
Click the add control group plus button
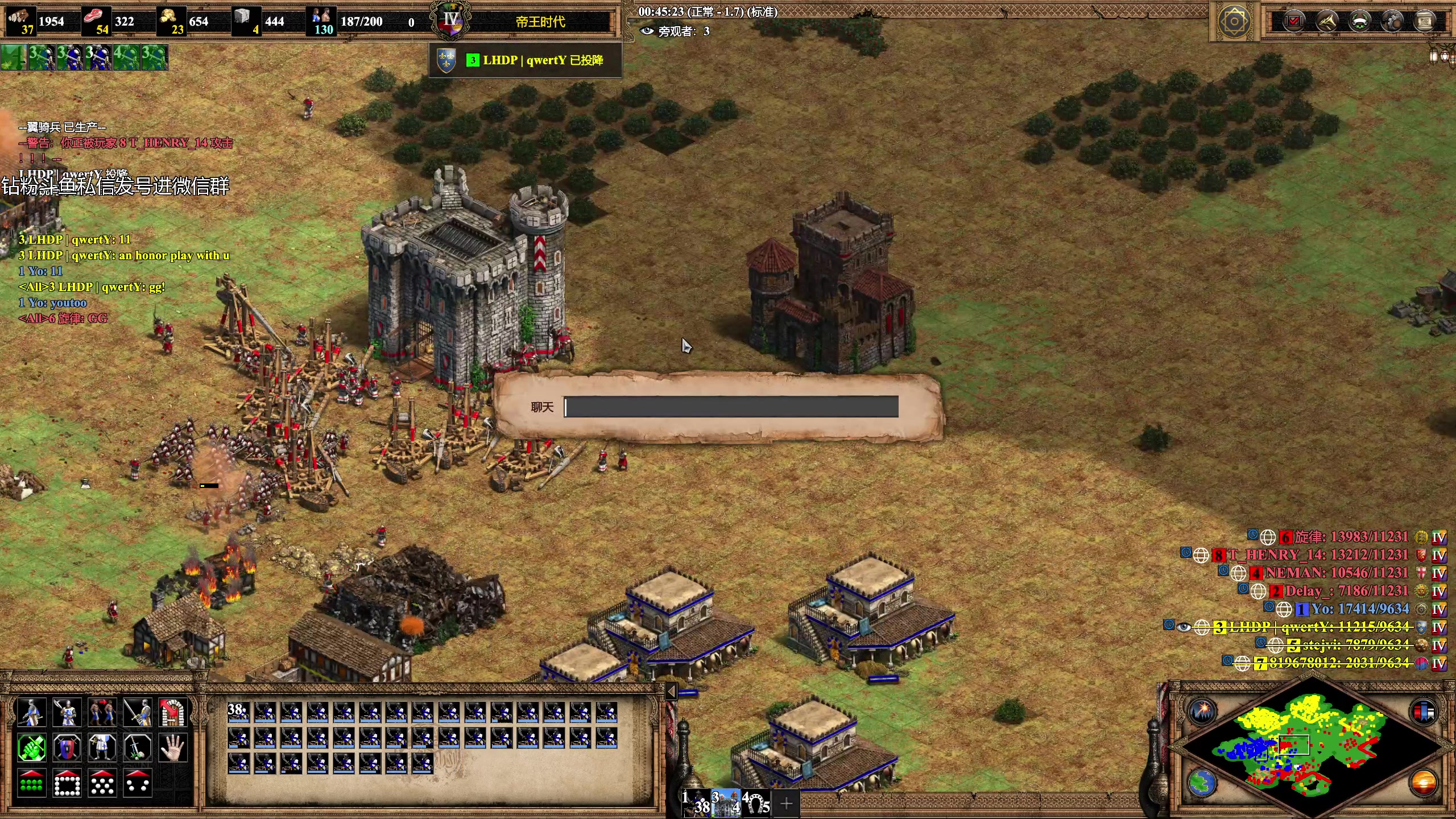pyautogui.click(x=787, y=804)
